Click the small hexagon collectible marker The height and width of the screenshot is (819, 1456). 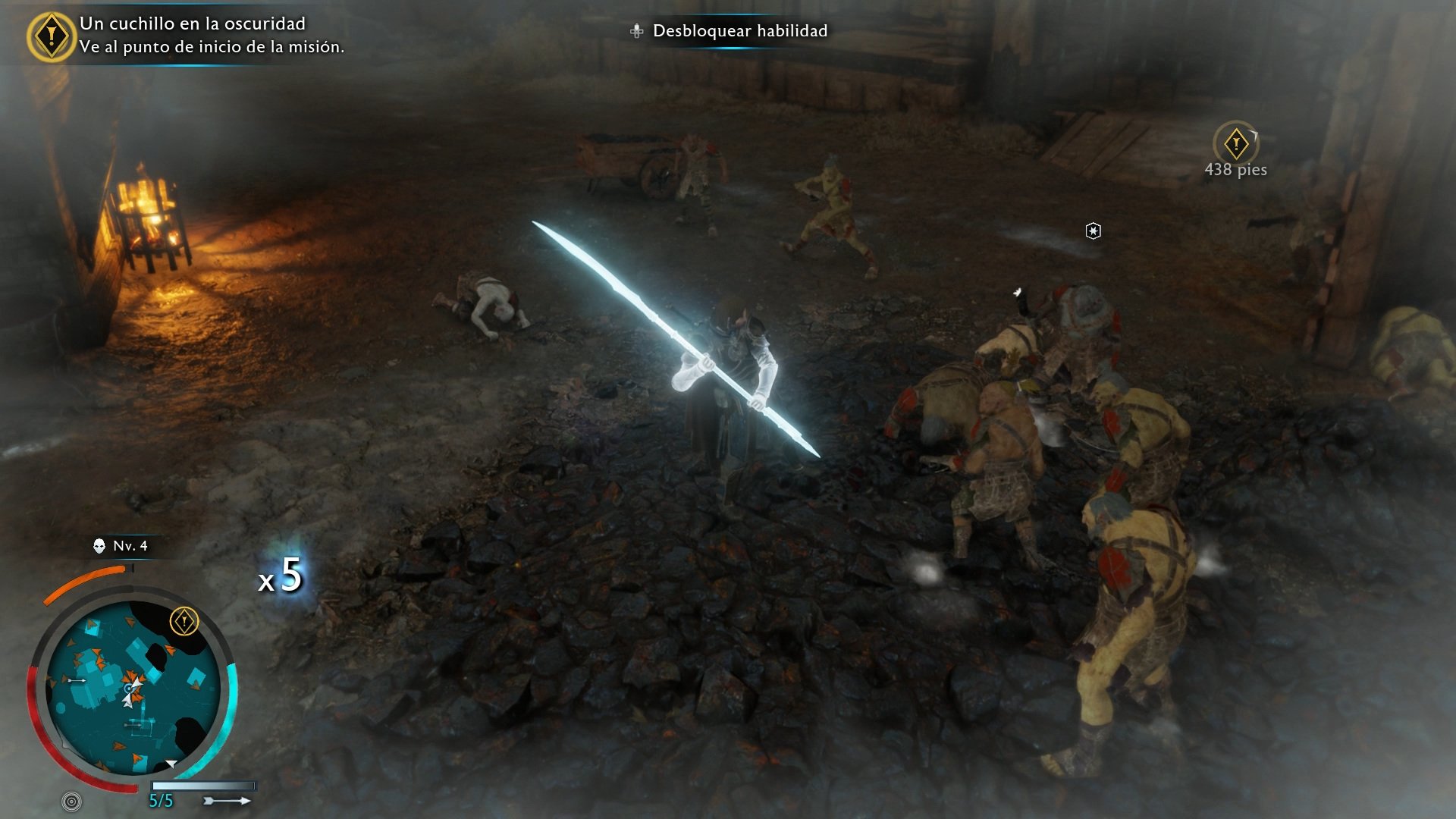point(1093,231)
